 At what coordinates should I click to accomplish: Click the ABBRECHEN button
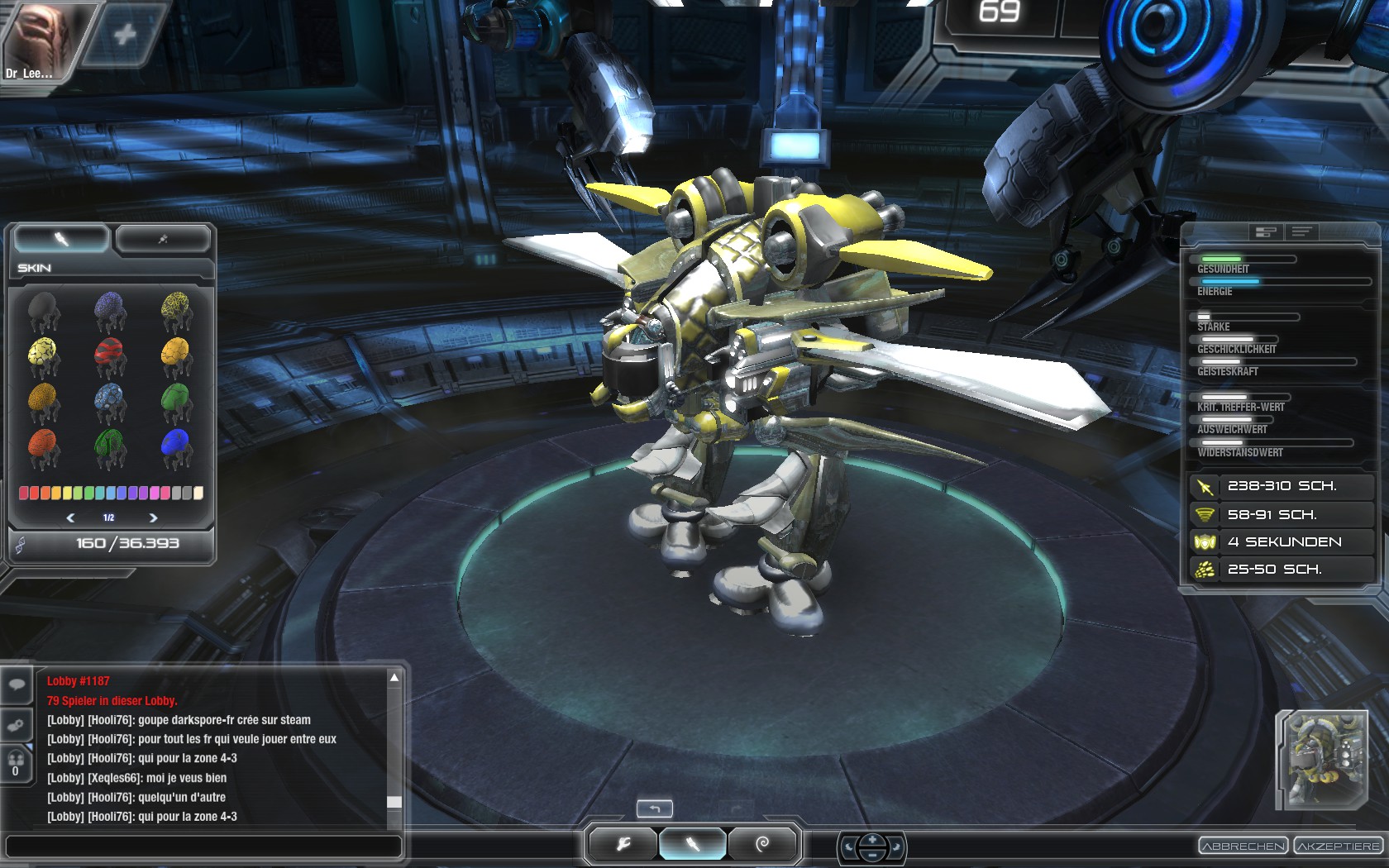point(1242,846)
